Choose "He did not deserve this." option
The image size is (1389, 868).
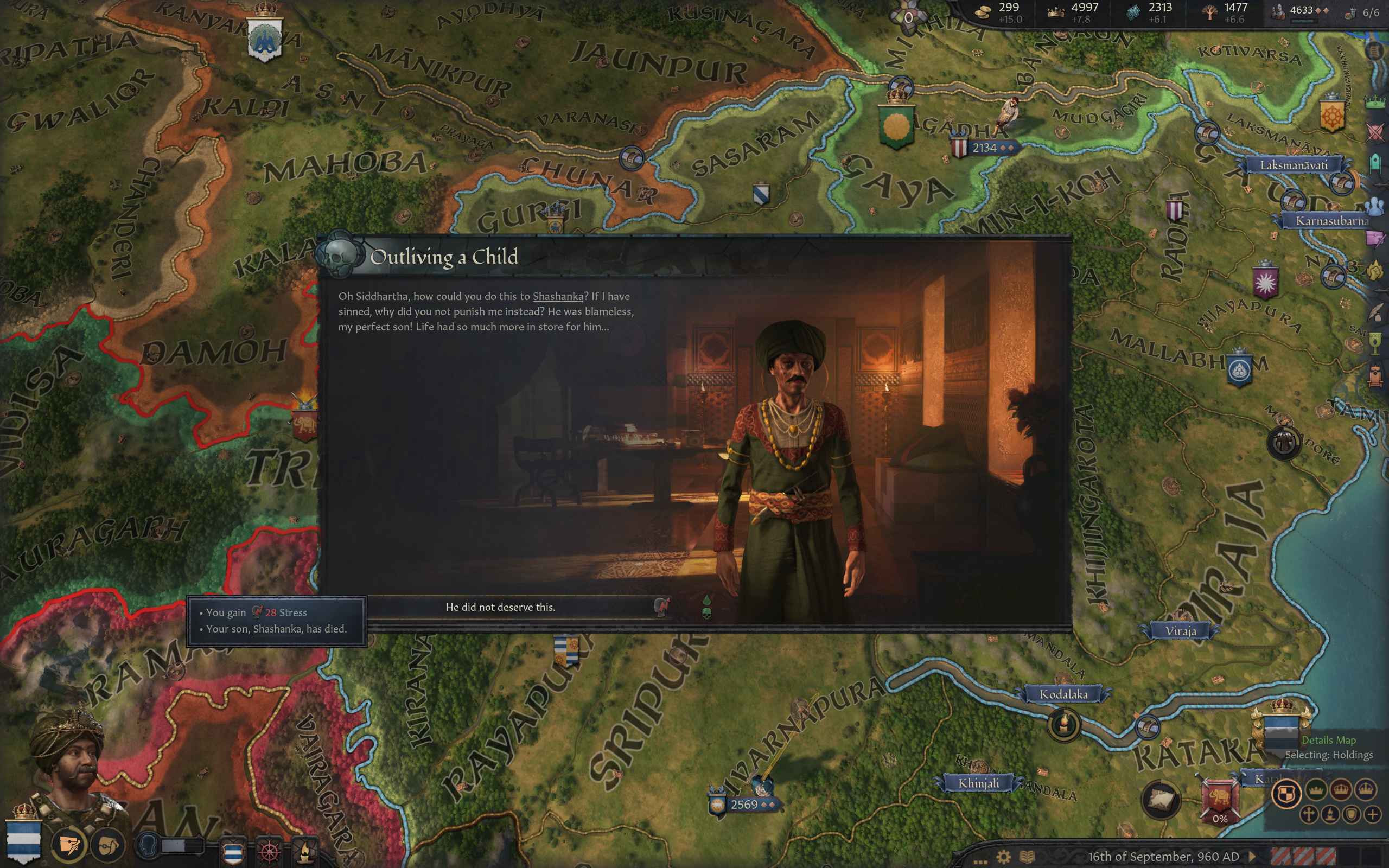[x=500, y=608]
